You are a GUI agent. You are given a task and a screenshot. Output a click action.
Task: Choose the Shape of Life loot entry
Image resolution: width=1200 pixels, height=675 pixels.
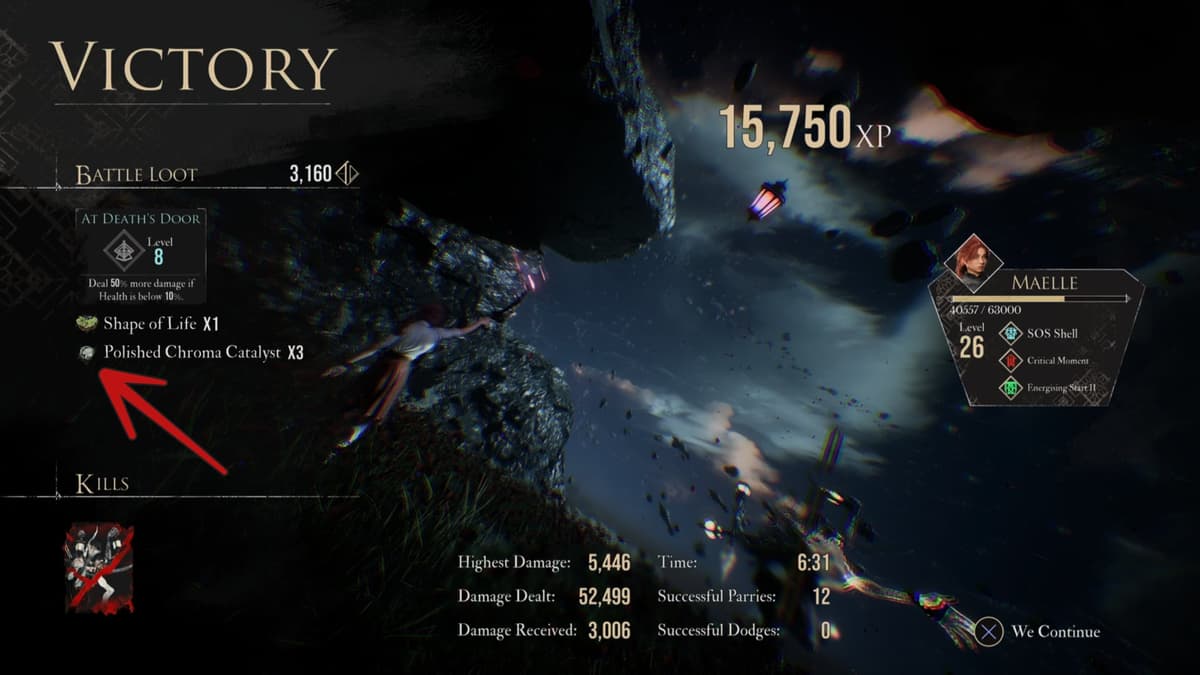(150, 324)
